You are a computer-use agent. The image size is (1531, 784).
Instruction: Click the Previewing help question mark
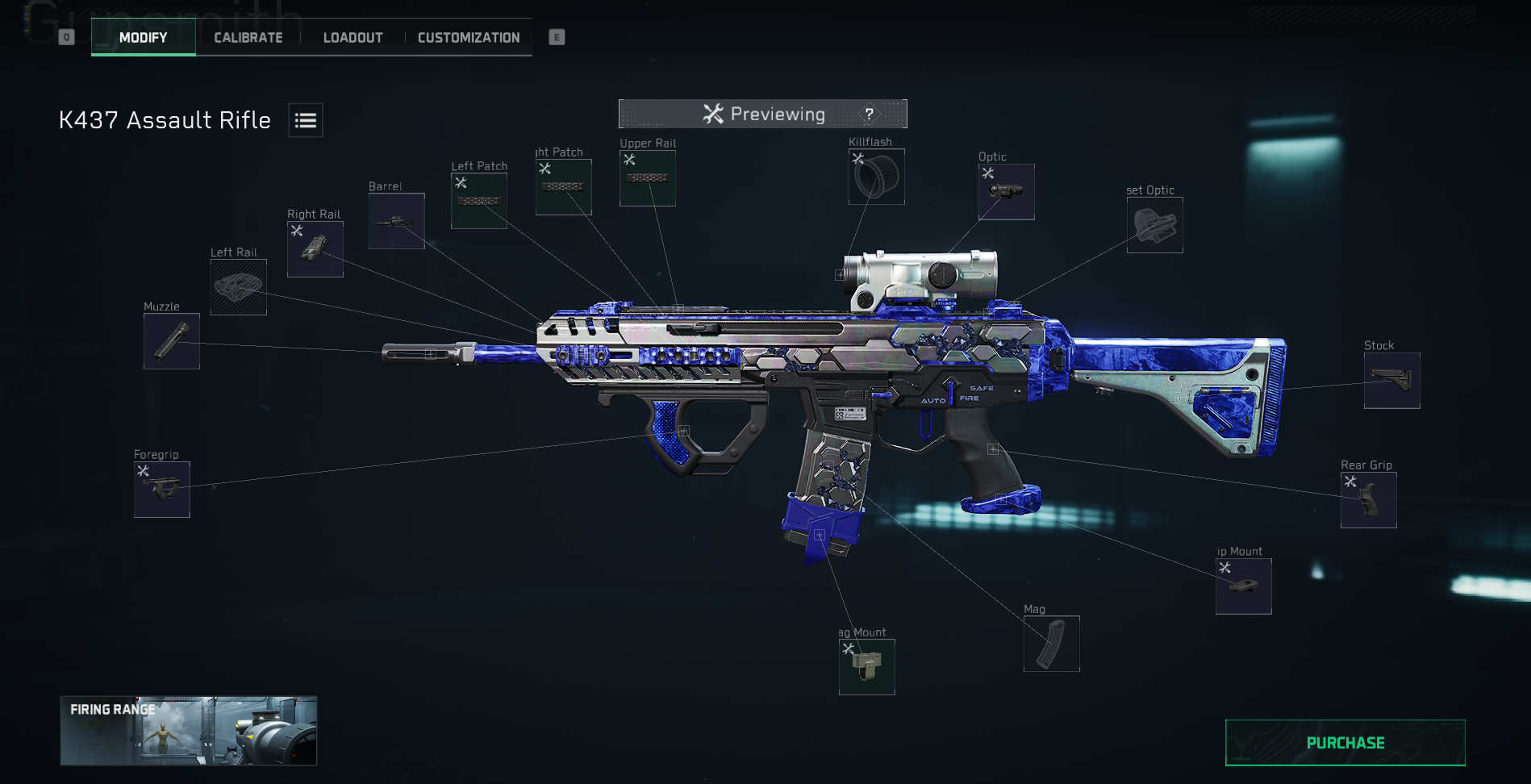870,114
